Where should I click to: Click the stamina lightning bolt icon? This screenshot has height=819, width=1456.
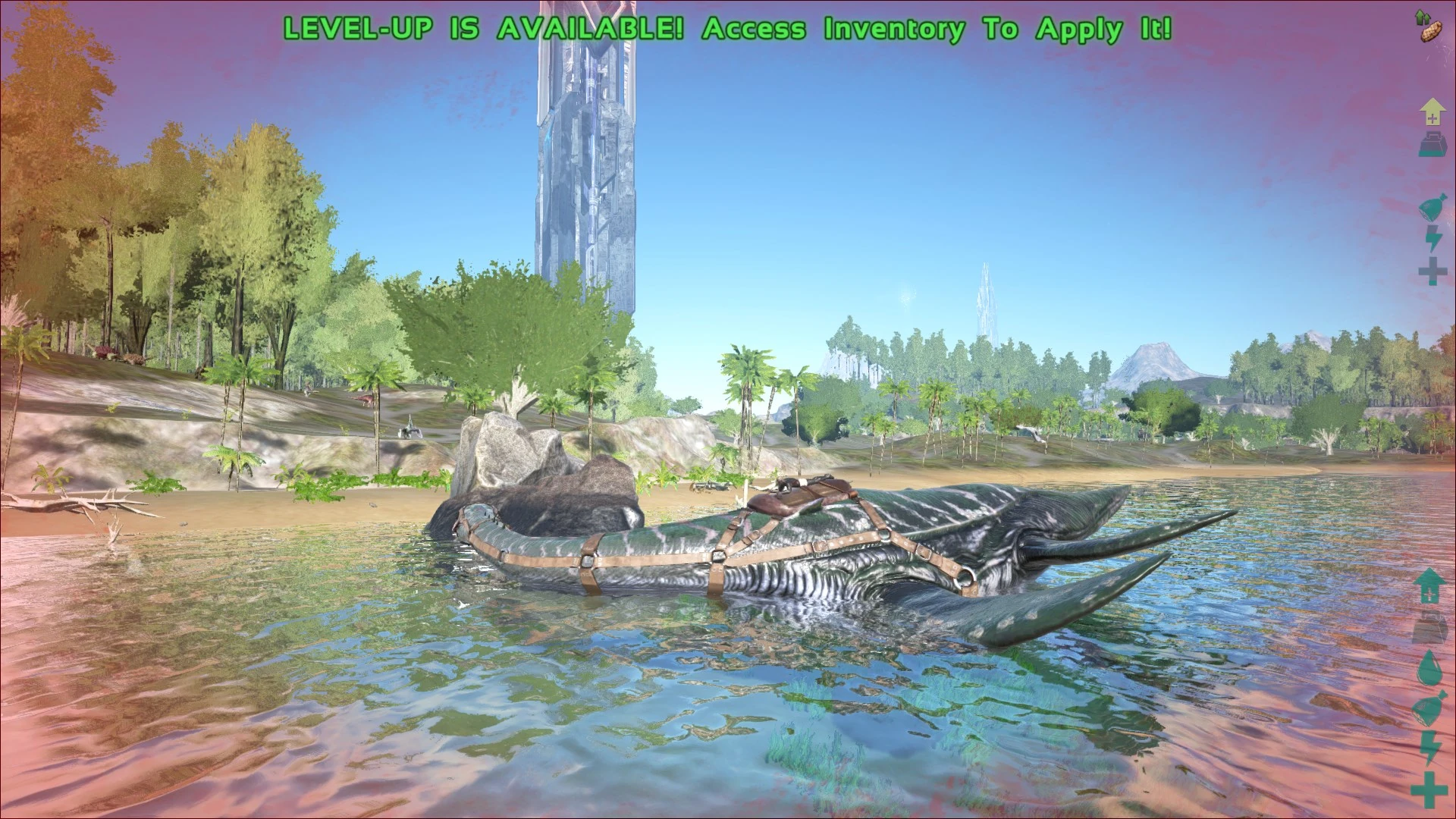click(x=1432, y=239)
